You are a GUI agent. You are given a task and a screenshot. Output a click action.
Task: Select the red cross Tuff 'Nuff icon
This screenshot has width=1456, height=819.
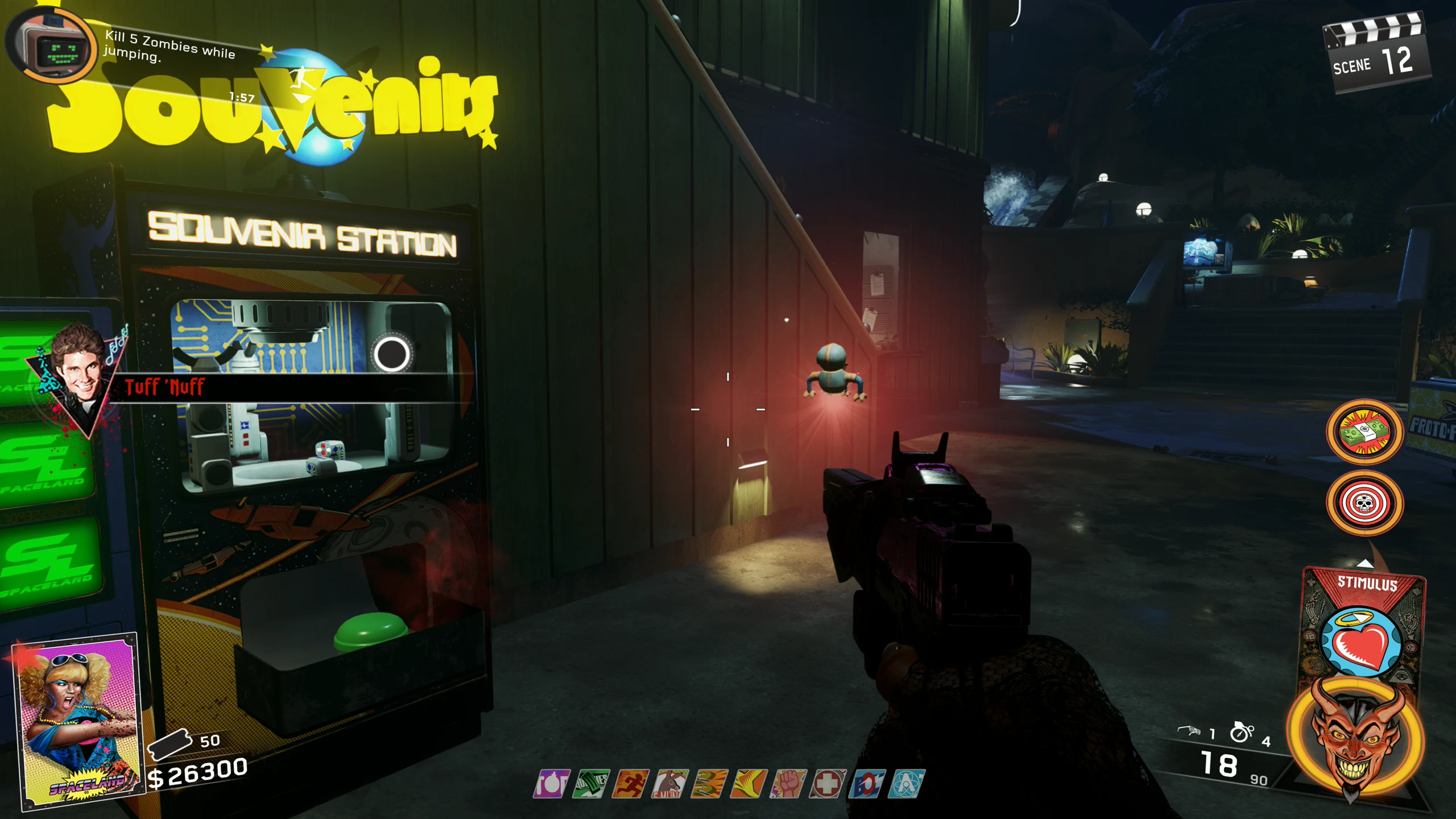click(828, 784)
